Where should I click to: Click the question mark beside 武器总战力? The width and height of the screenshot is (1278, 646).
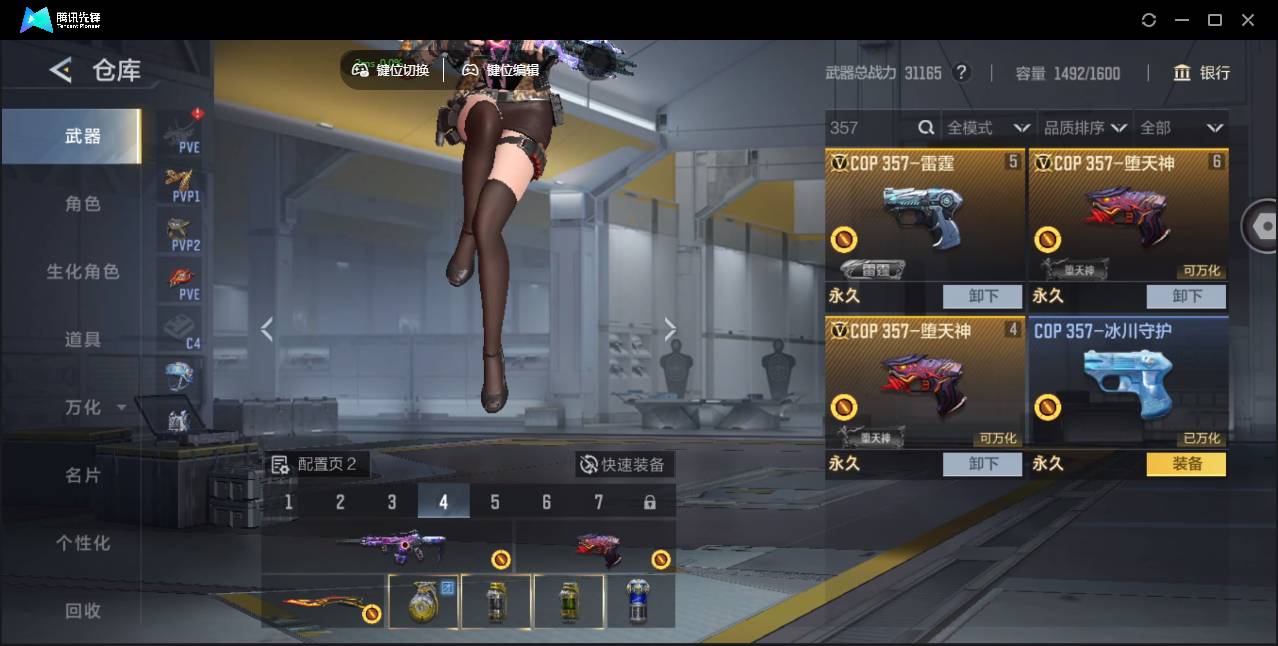pyautogui.click(x=962, y=73)
